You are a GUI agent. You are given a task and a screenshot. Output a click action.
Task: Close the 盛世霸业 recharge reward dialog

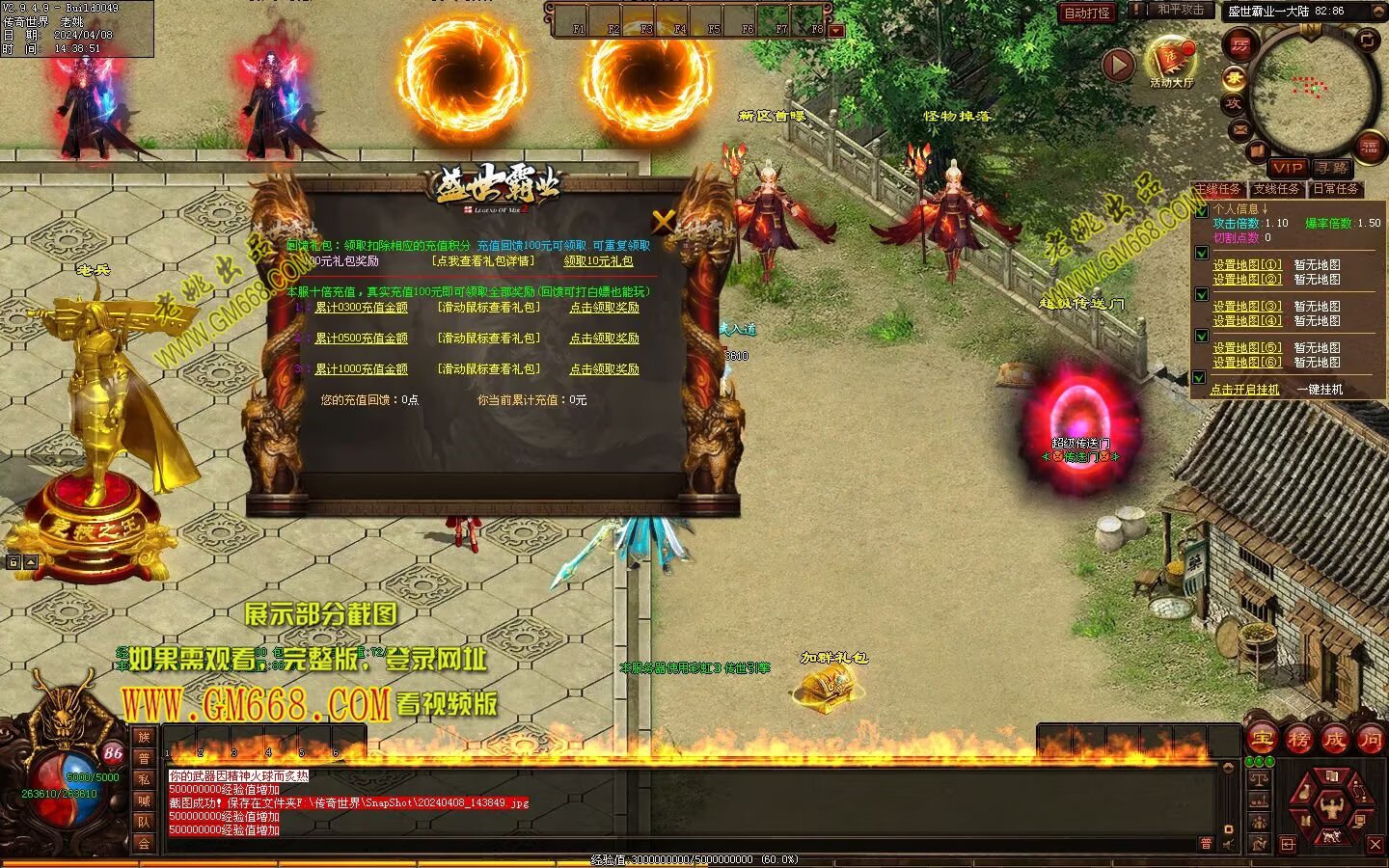663,222
